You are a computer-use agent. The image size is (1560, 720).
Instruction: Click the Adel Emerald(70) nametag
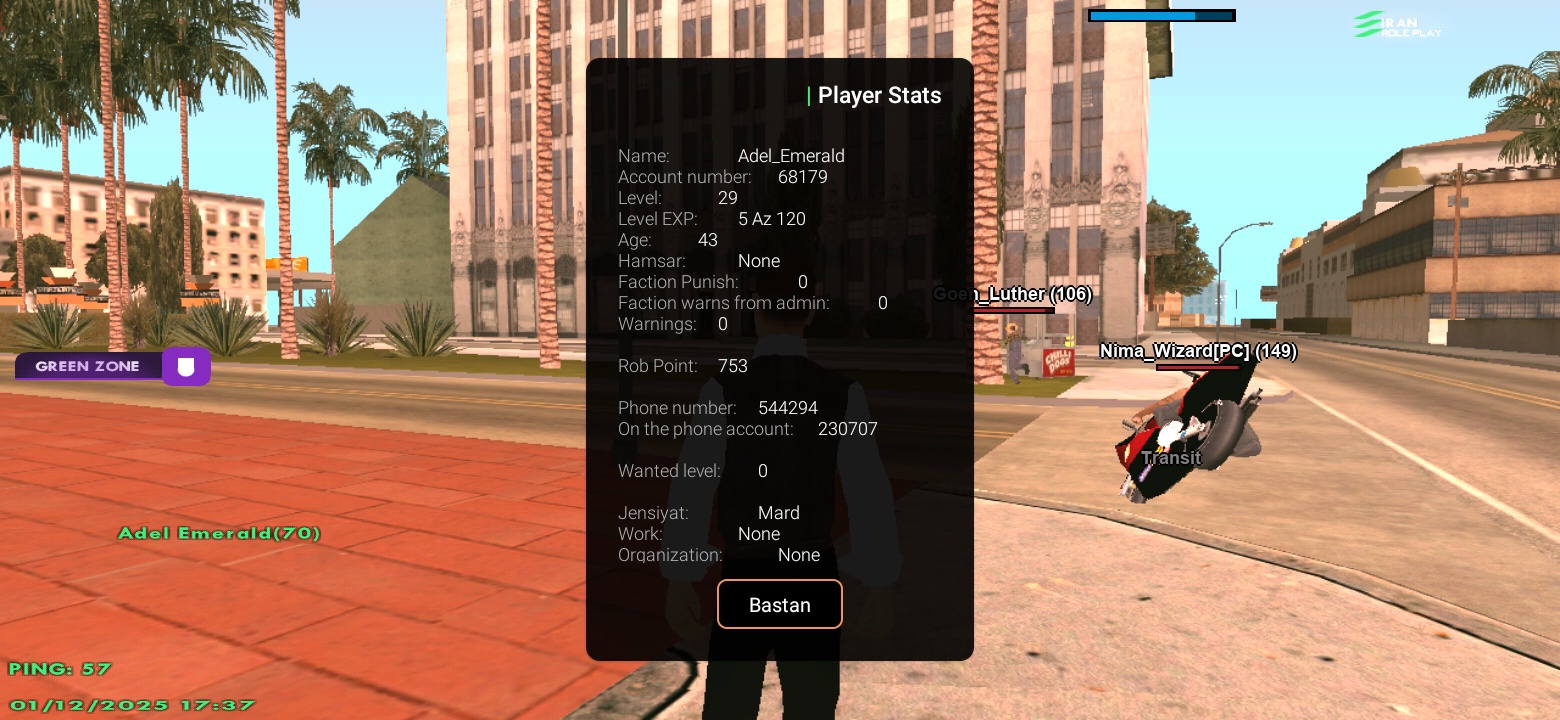[x=219, y=533]
